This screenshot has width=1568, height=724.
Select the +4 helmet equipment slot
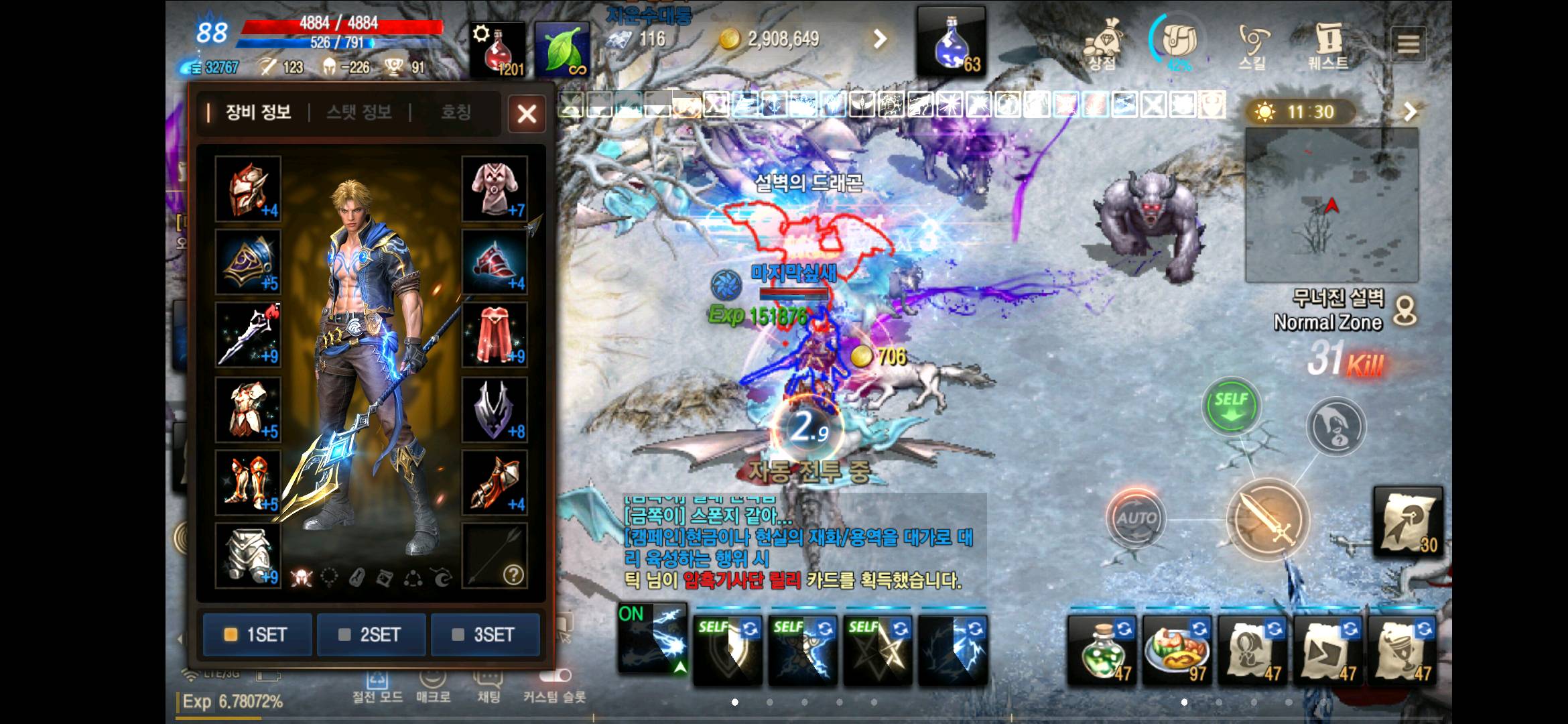click(247, 190)
